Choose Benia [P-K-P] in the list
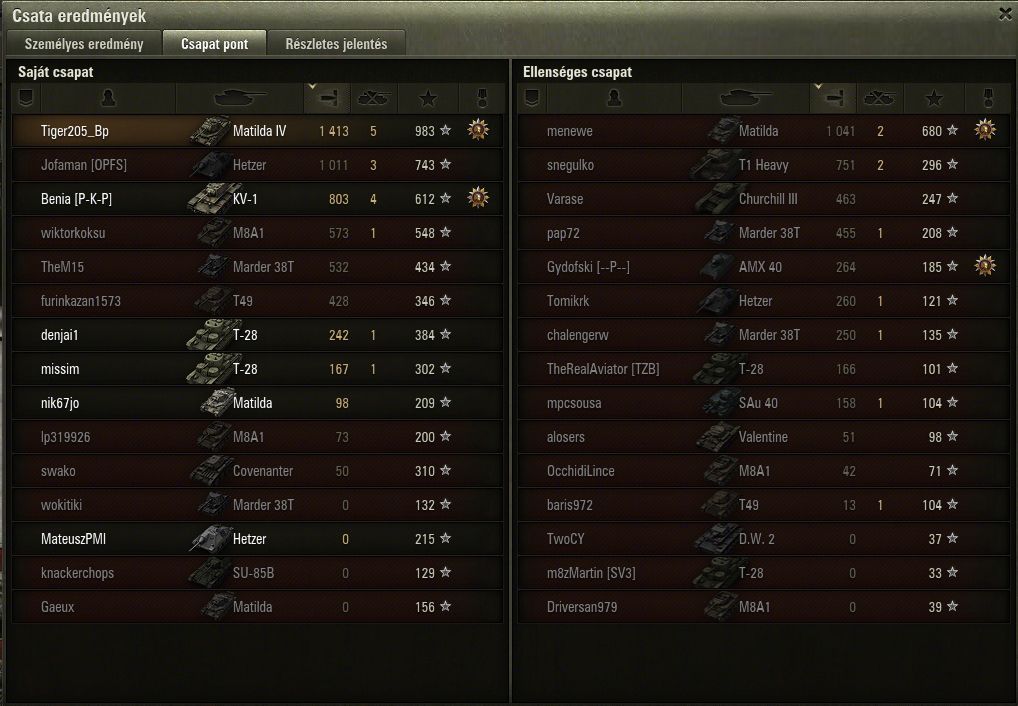Screen dimensions: 1018x706 (76, 199)
